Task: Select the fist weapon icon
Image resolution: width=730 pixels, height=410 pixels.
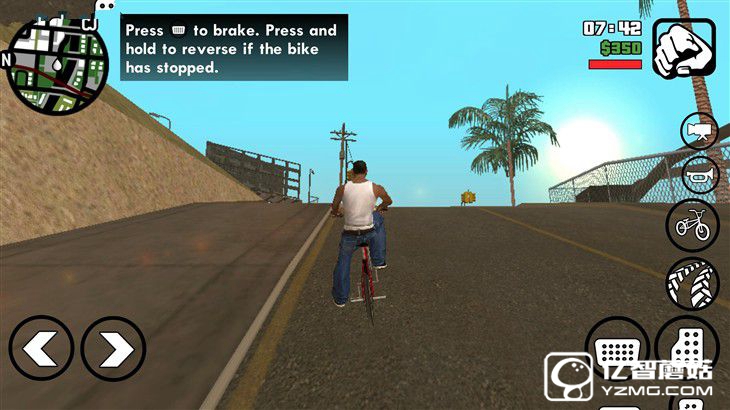Action: pyautogui.click(x=685, y=47)
